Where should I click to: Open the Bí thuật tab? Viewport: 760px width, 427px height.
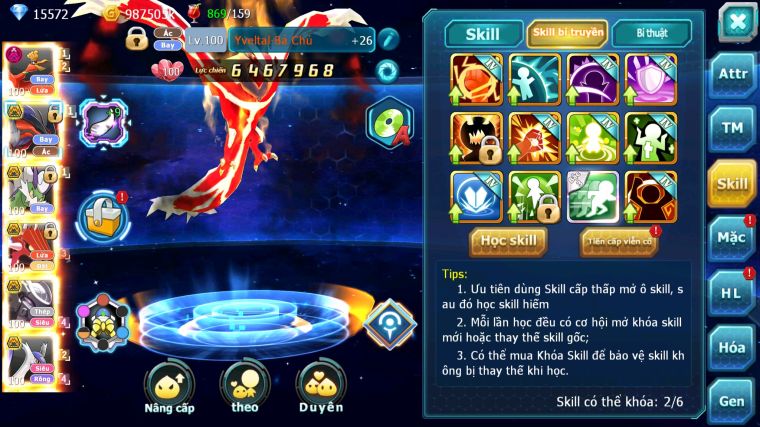tap(651, 33)
